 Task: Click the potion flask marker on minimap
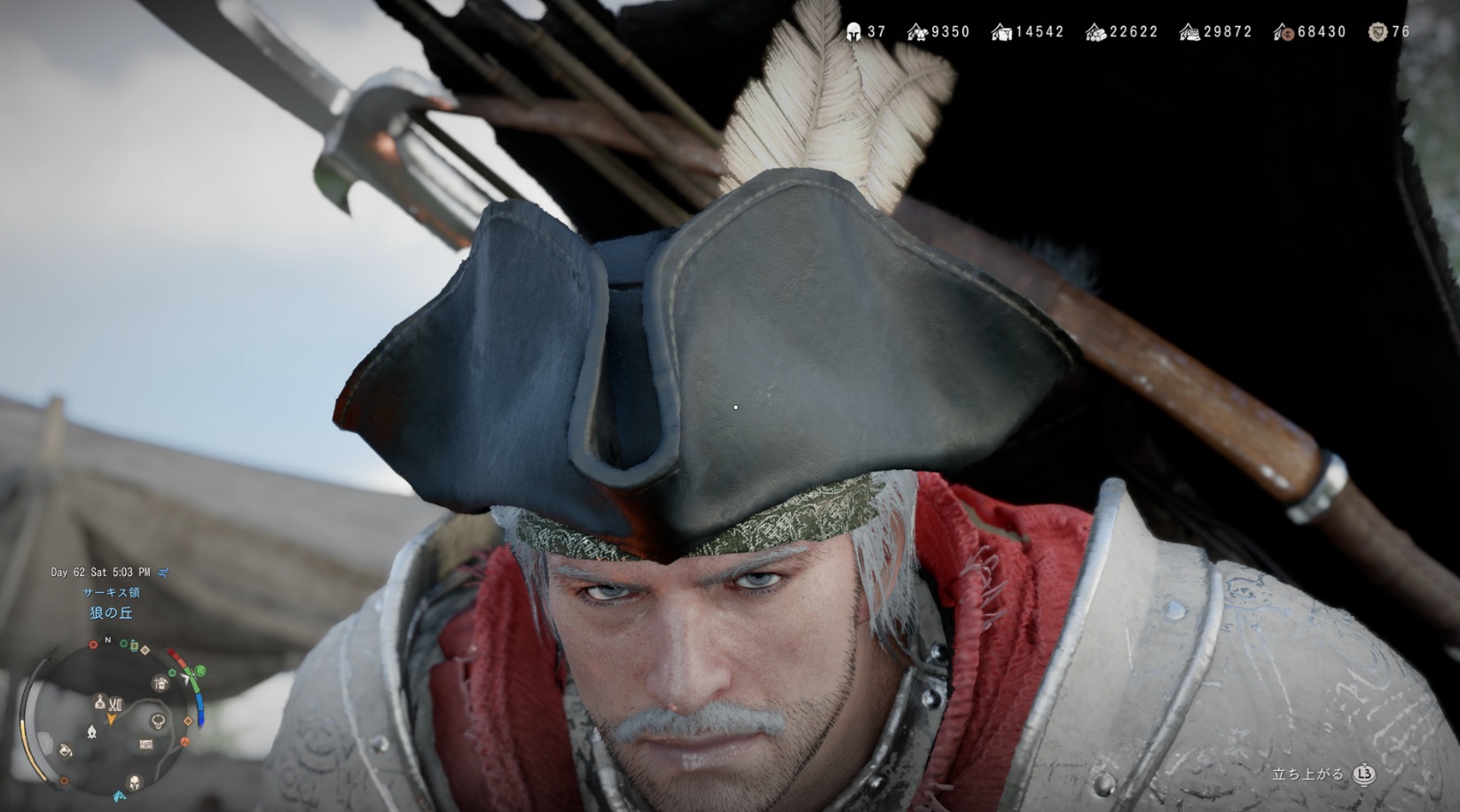click(100, 702)
